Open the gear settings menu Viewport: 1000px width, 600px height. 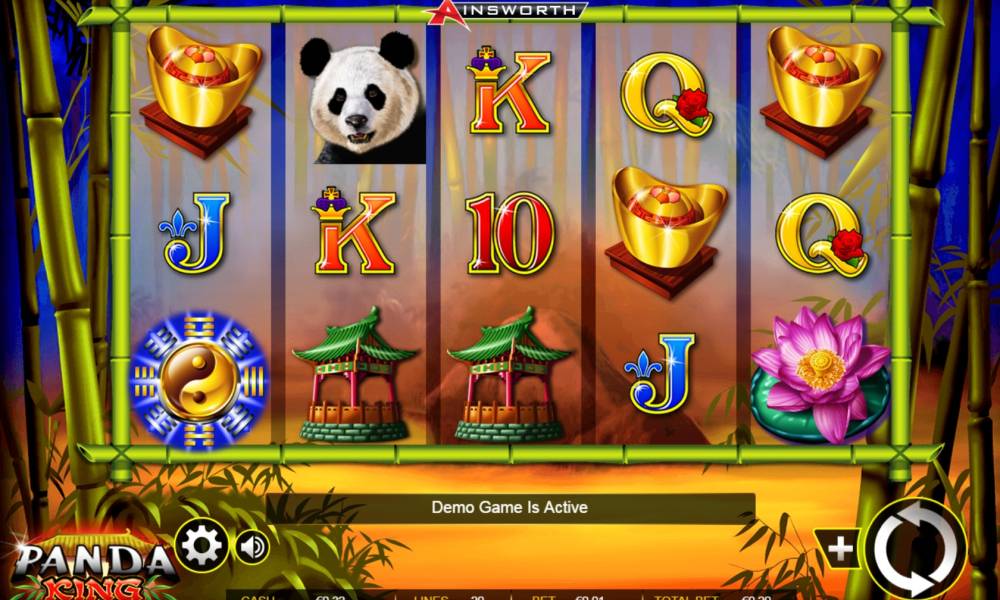point(202,545)
